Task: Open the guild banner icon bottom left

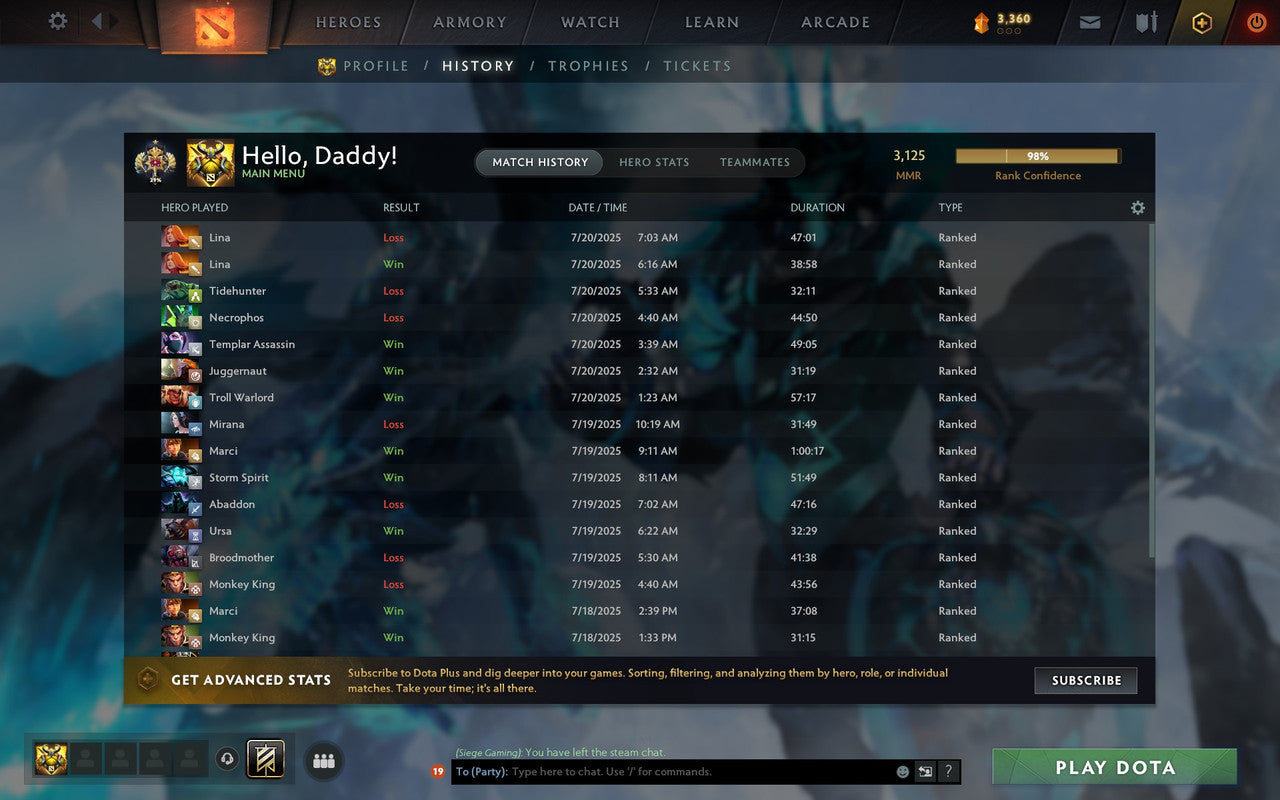Action: click(x=264, y=760)
